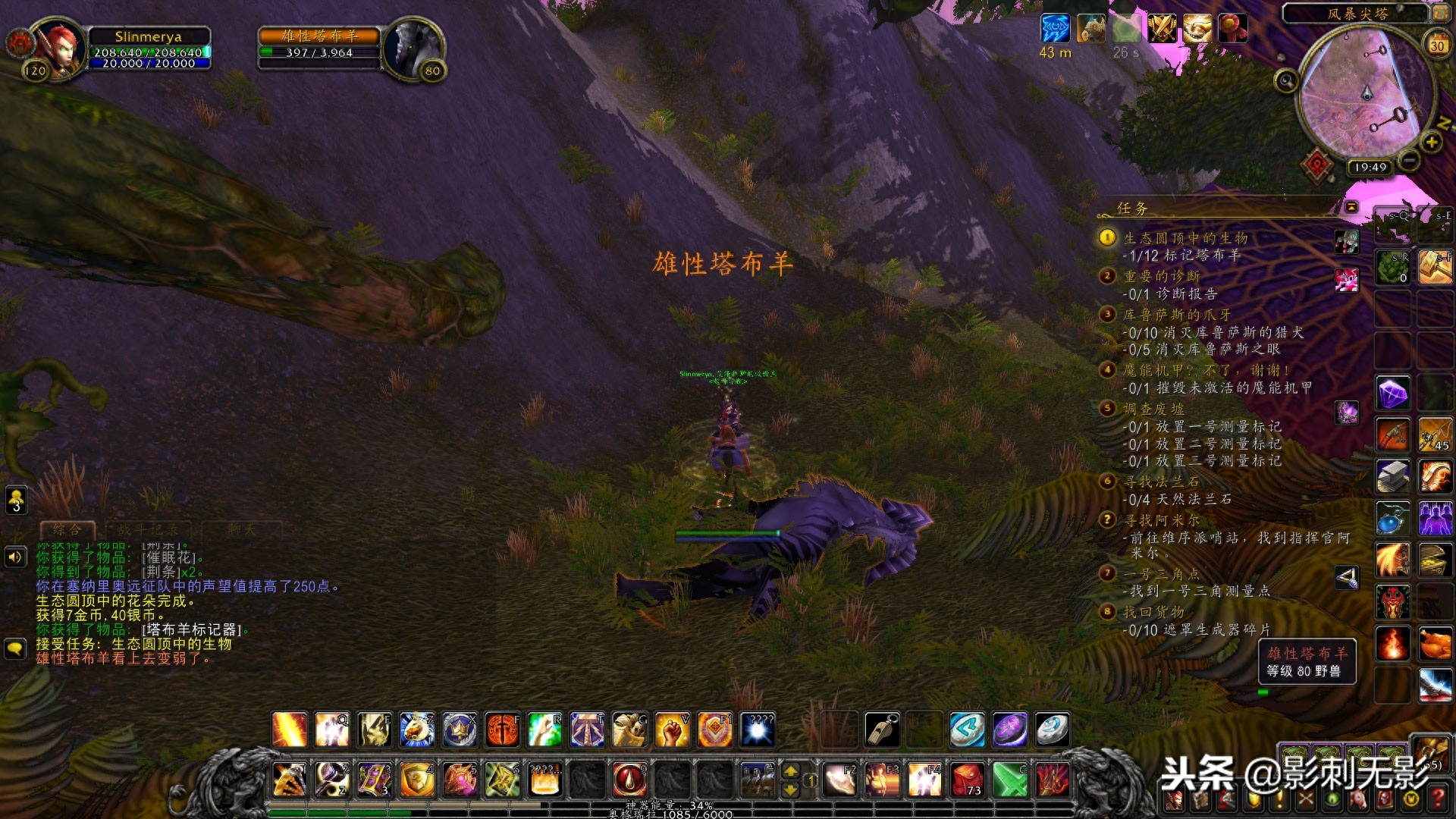The image size is (1456, 819).
Task: Cast the blood drop ability in slot 9
Action: pos(629,780)
